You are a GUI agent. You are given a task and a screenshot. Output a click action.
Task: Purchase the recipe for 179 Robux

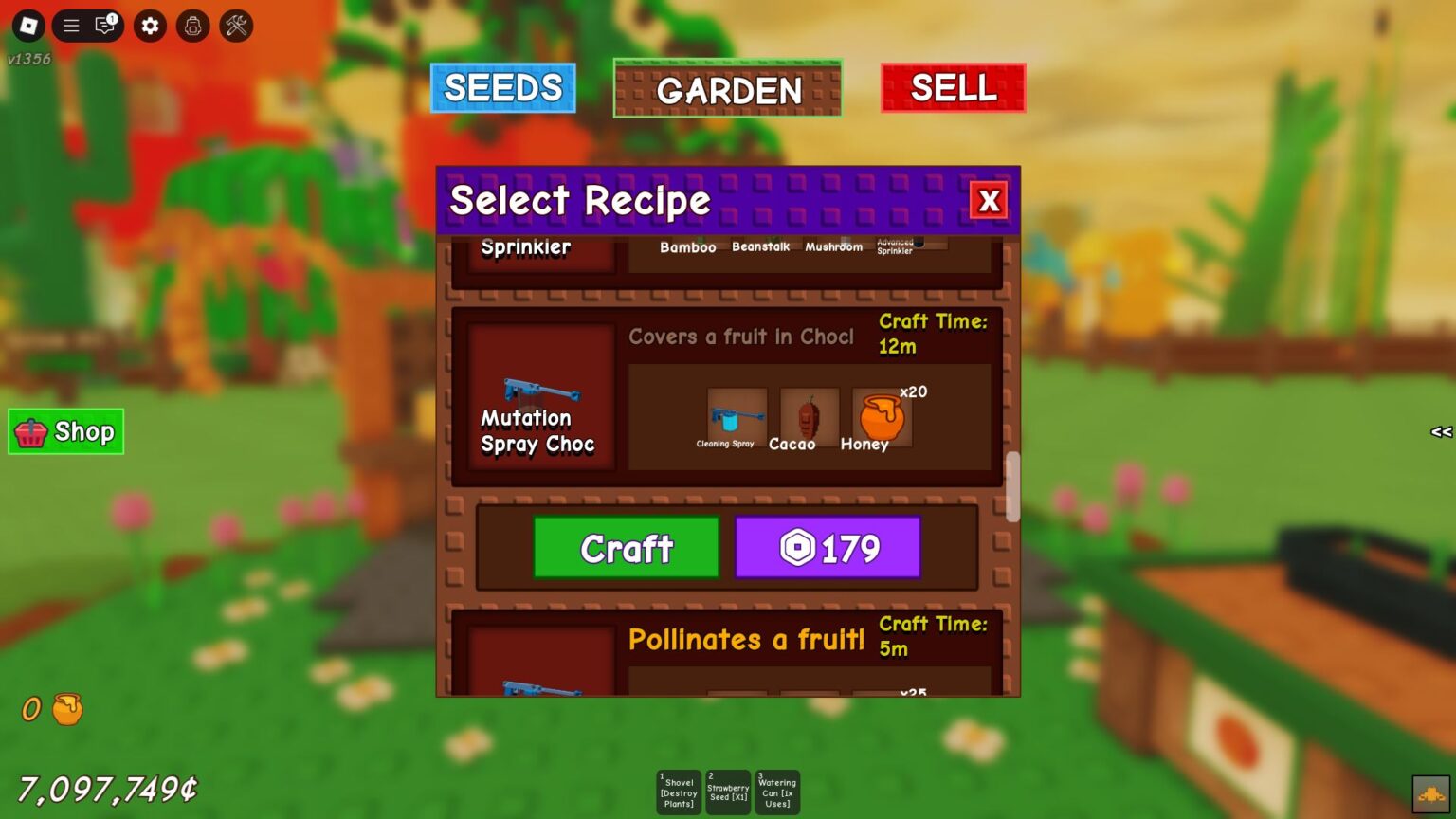[x=828, y=547]
